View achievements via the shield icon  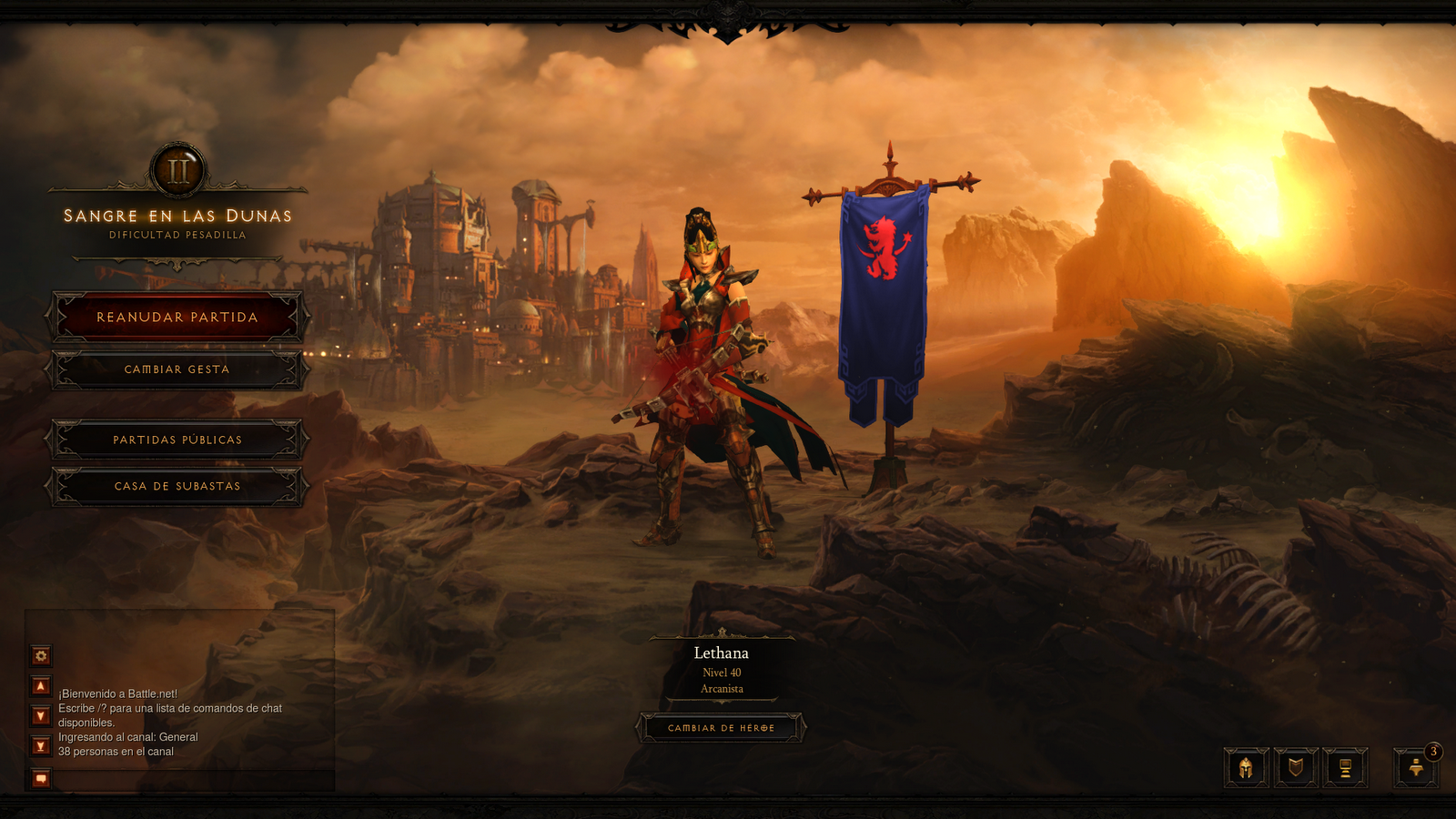[1297, 767]
